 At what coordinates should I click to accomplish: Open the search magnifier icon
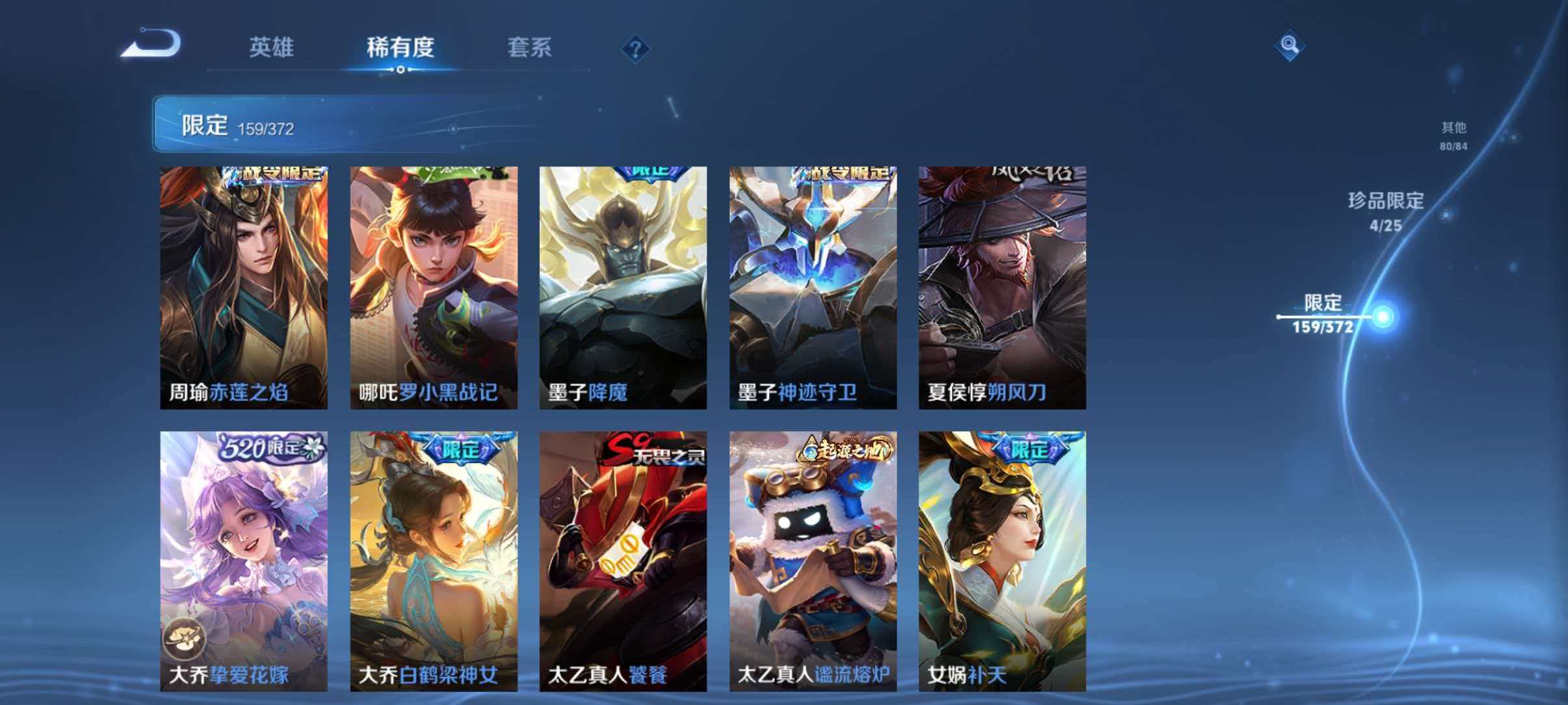(x=1290, y=46)
